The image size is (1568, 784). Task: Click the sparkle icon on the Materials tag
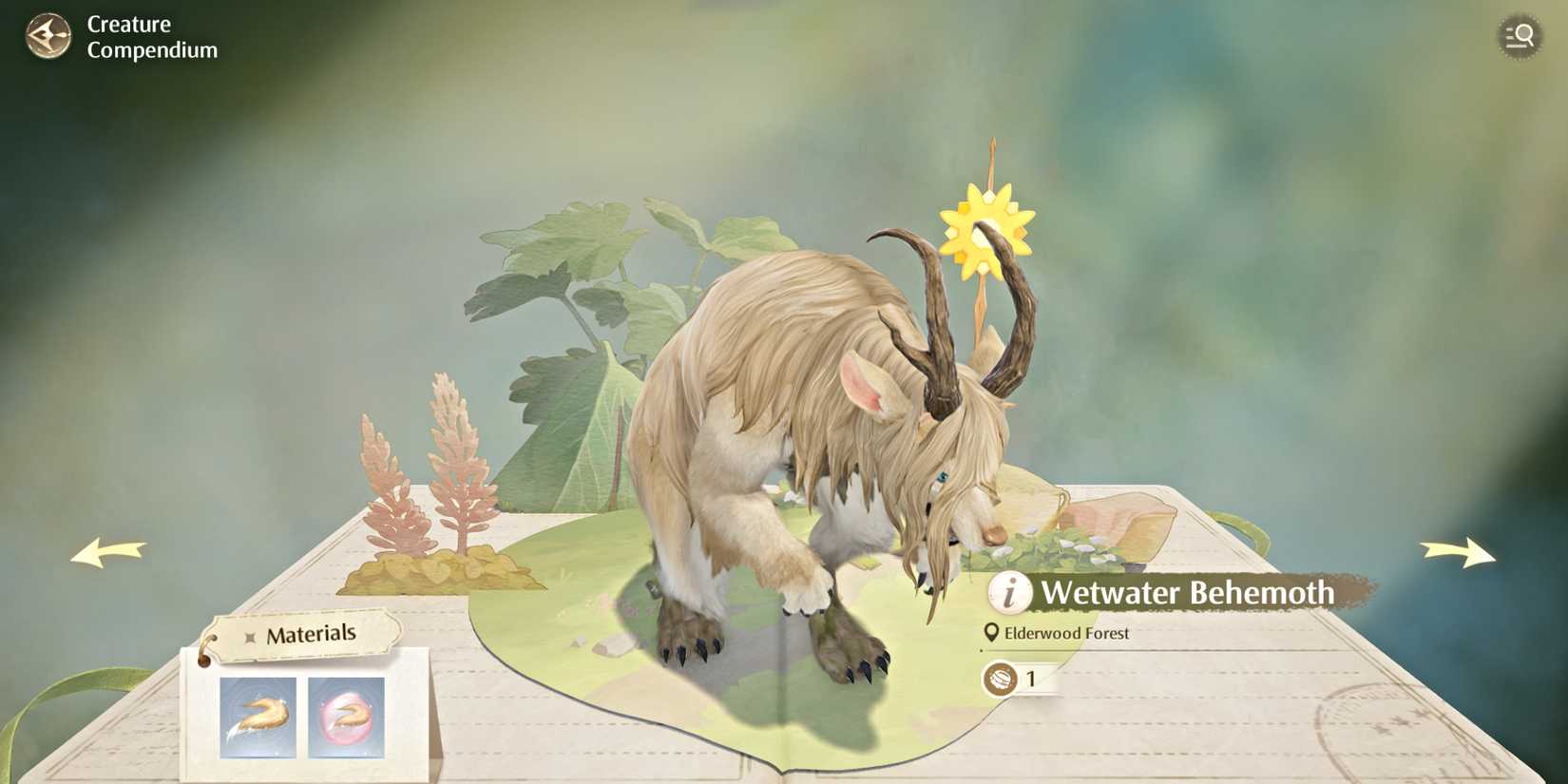pyautogui.click(x=248, y=639)
